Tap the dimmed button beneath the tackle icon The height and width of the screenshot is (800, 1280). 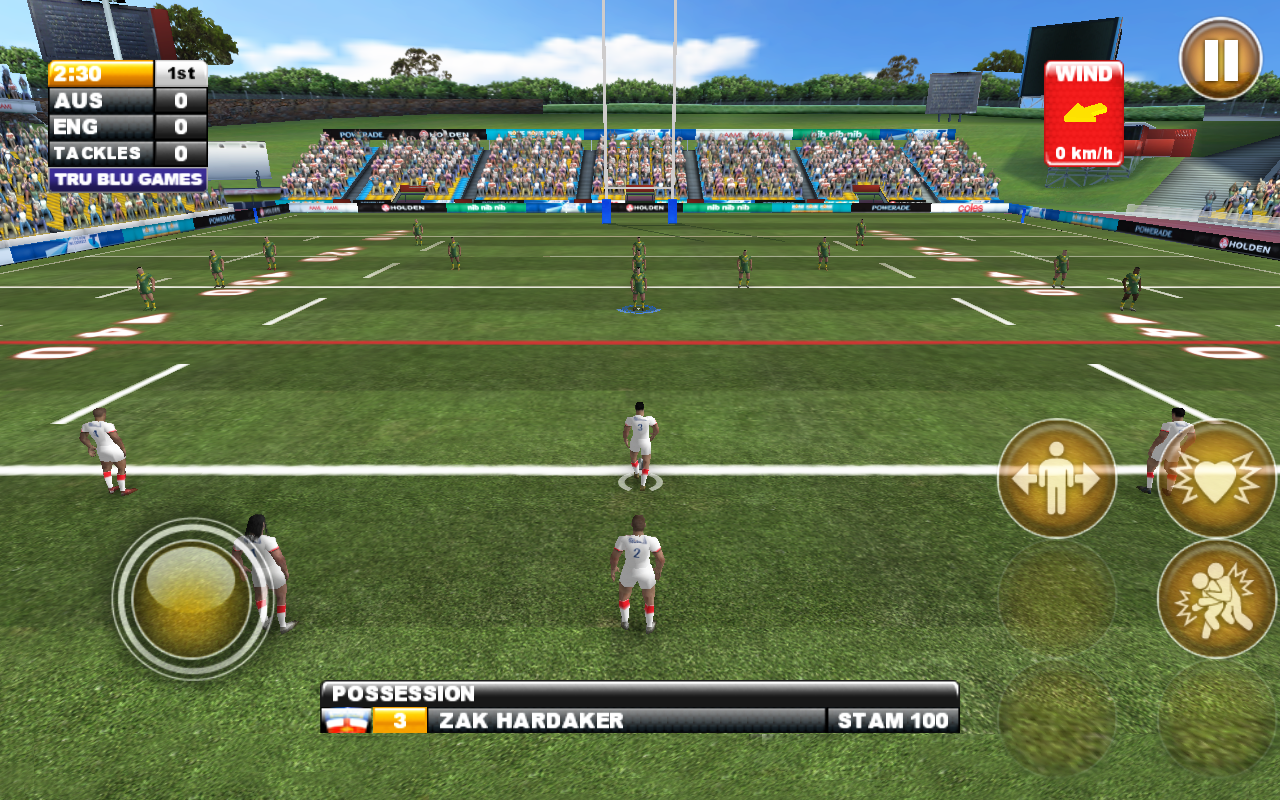pyautogui.click(x=1216, y=718)
